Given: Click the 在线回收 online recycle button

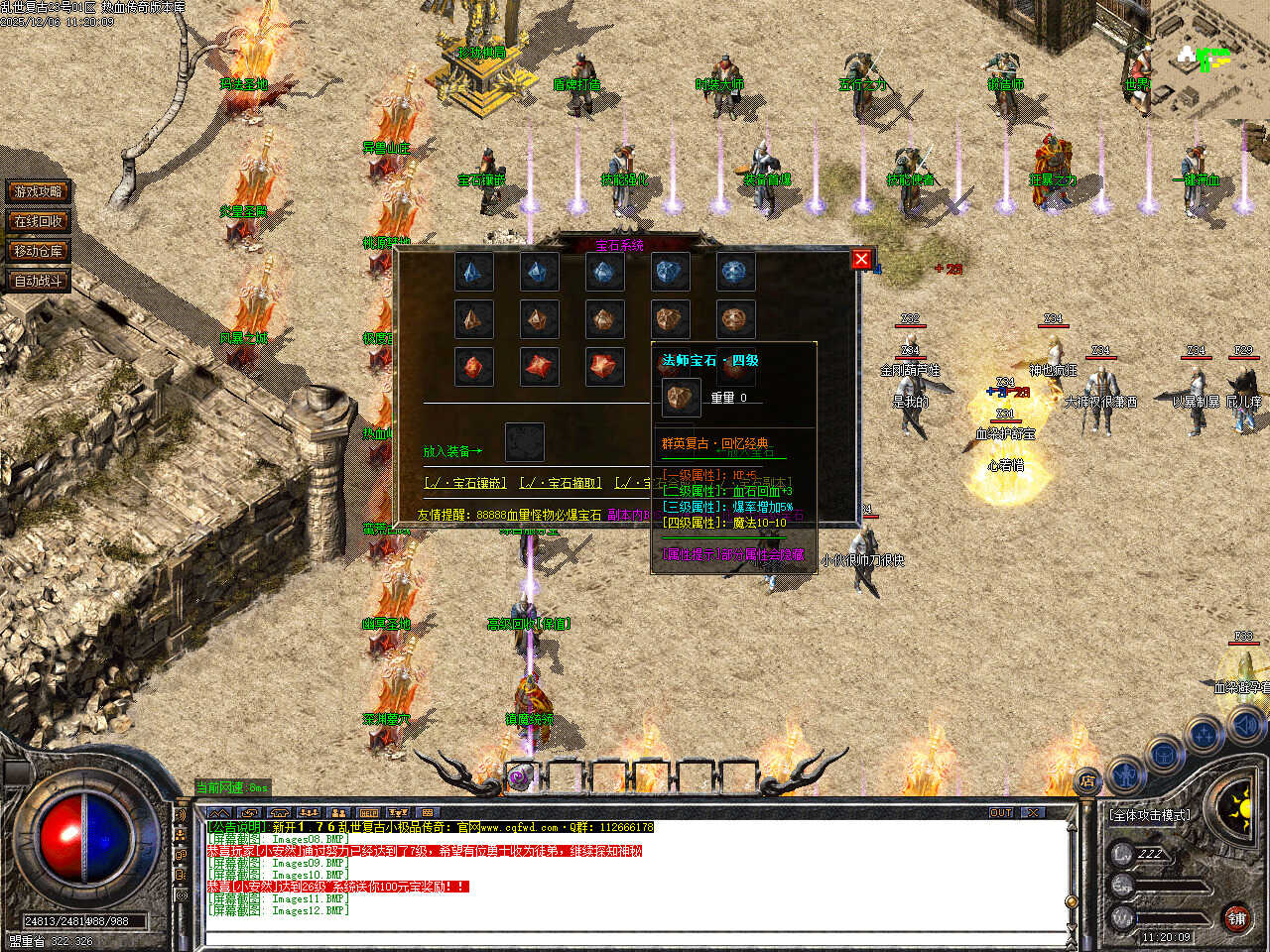Looking at the screenshot, I should [x=39, y=221].
